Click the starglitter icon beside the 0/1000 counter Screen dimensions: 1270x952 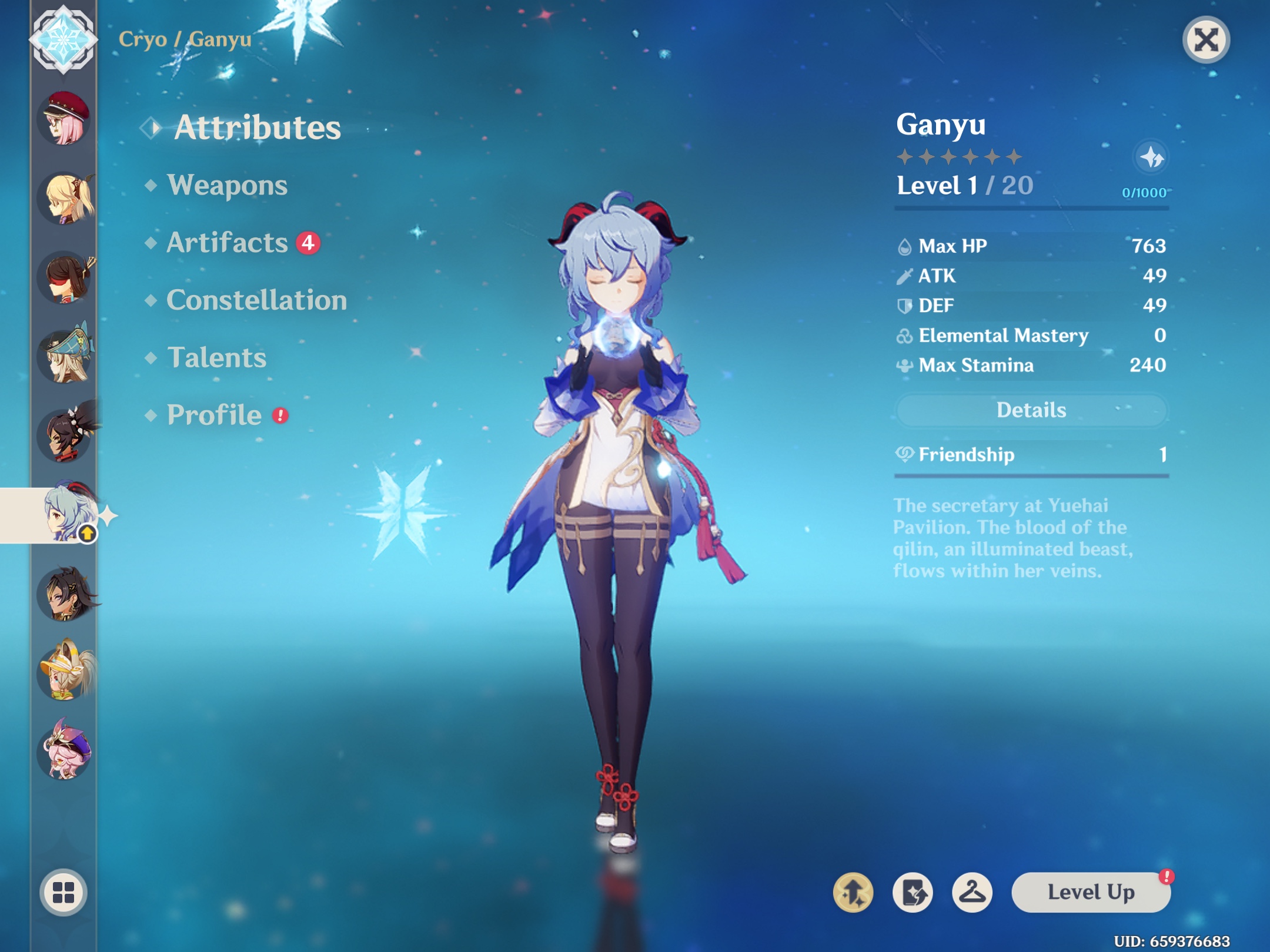pyautogui.click(x=1151, y=157)
